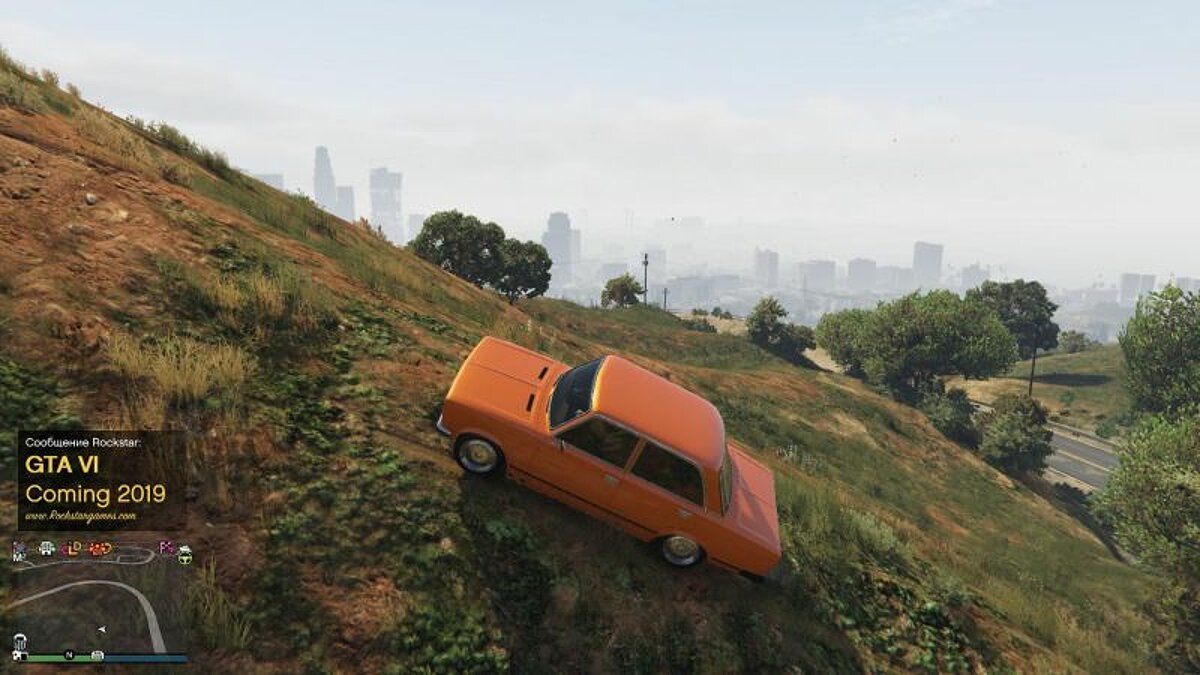Image resolution: width=1200 pixels, height=675 pixels.
Task: Click the minimap road view
Action: 98,600
